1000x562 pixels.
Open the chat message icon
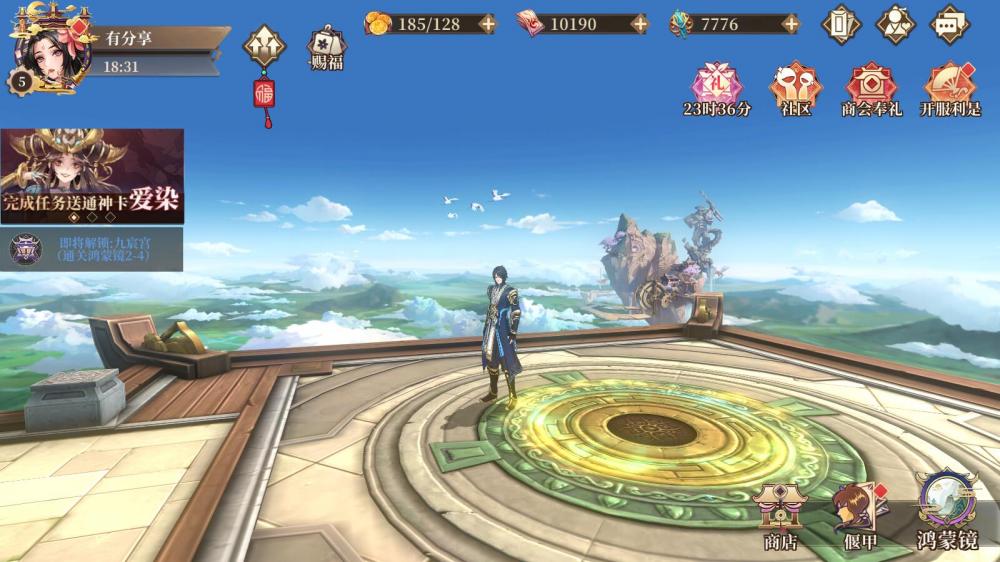pyautogui.click(x=949, y=24)
